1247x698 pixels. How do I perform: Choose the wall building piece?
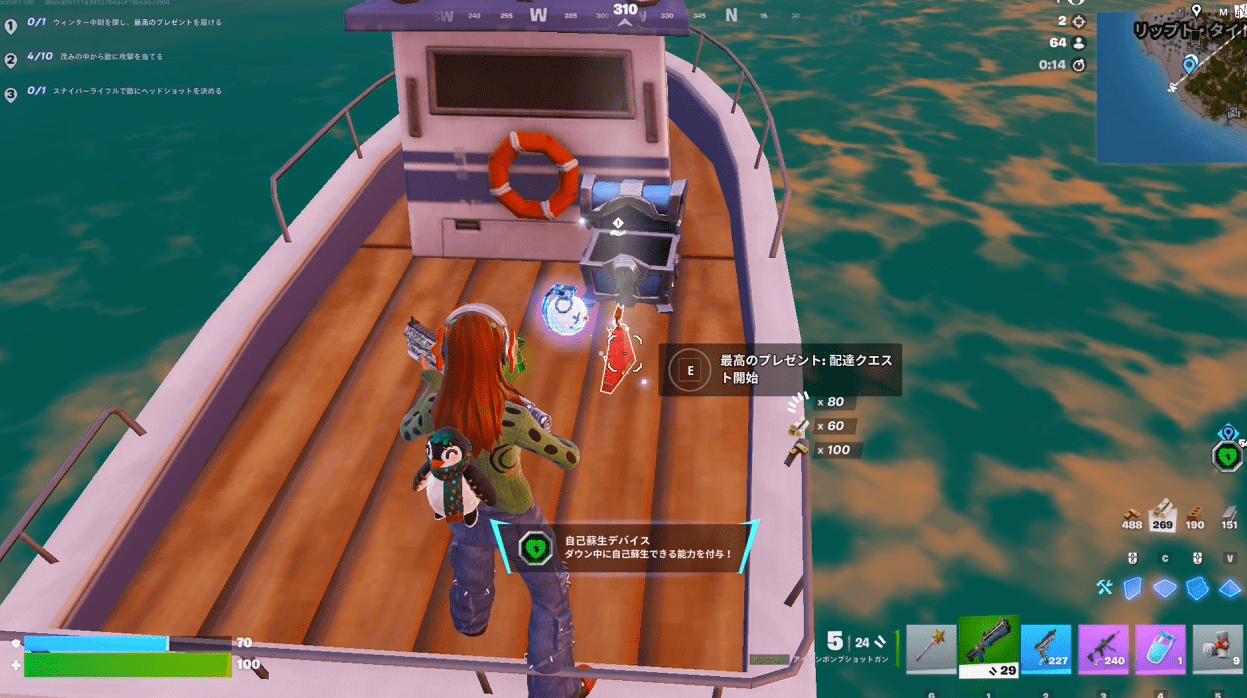pyautogui.click(x=1132, y=588)
